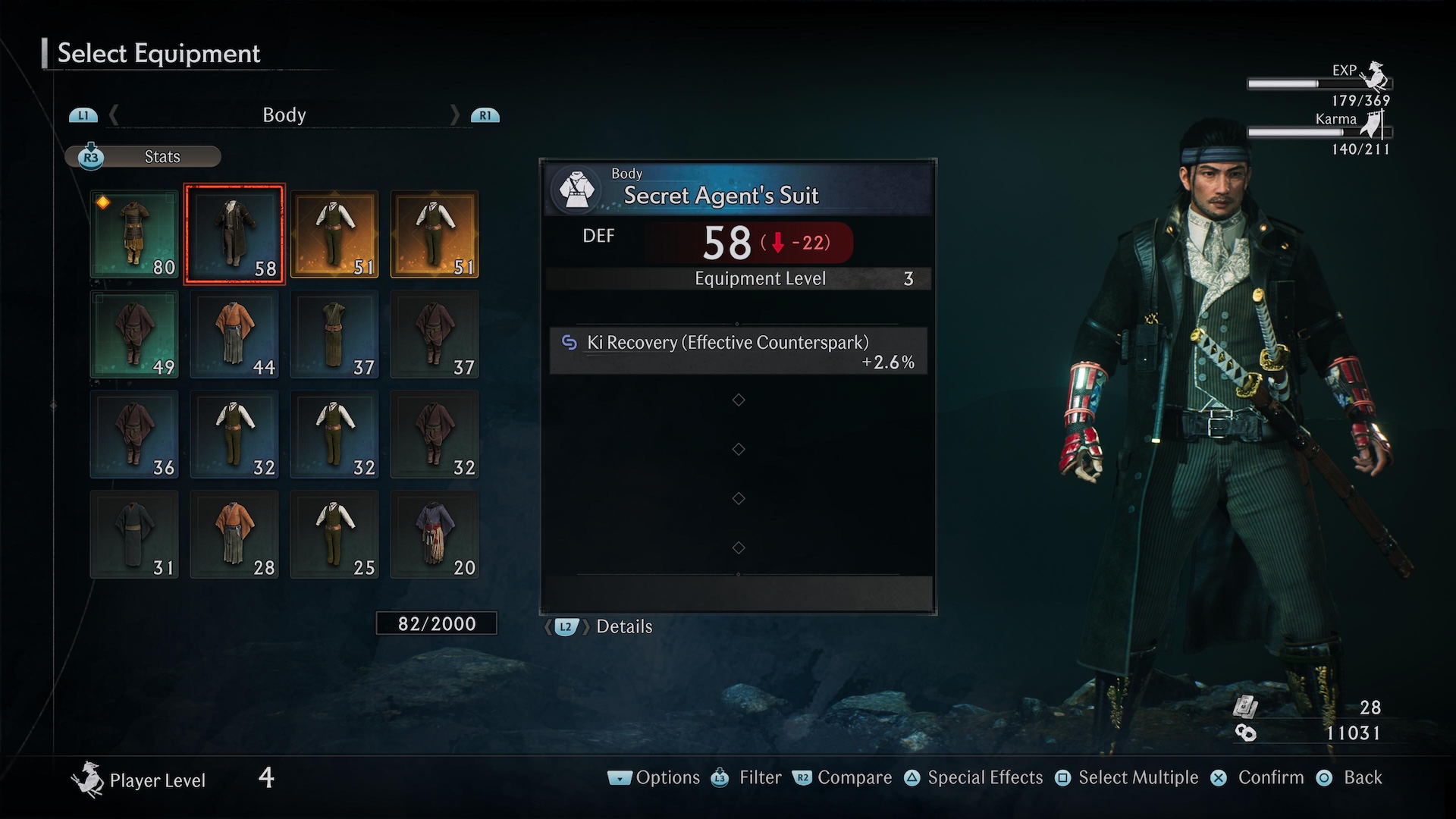Select the dark kimono with 31 defense
The height and width of the screenshot is (819, 1456).
[134, 535]
